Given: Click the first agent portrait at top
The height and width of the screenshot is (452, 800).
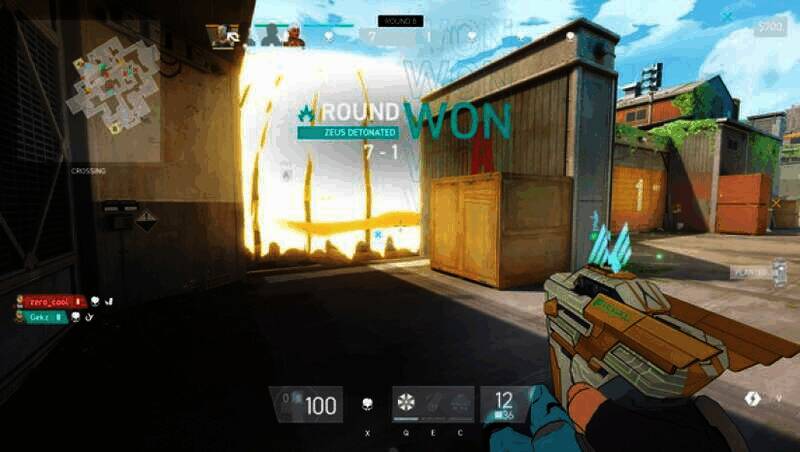Looking at the screenshot, I should pos(223,36).
